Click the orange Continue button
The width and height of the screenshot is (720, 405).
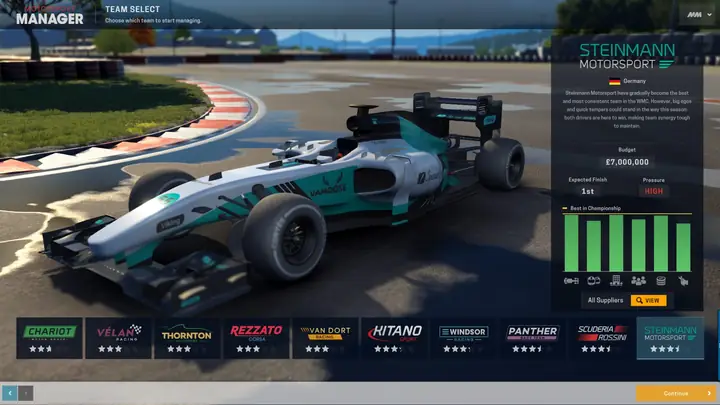676,393
